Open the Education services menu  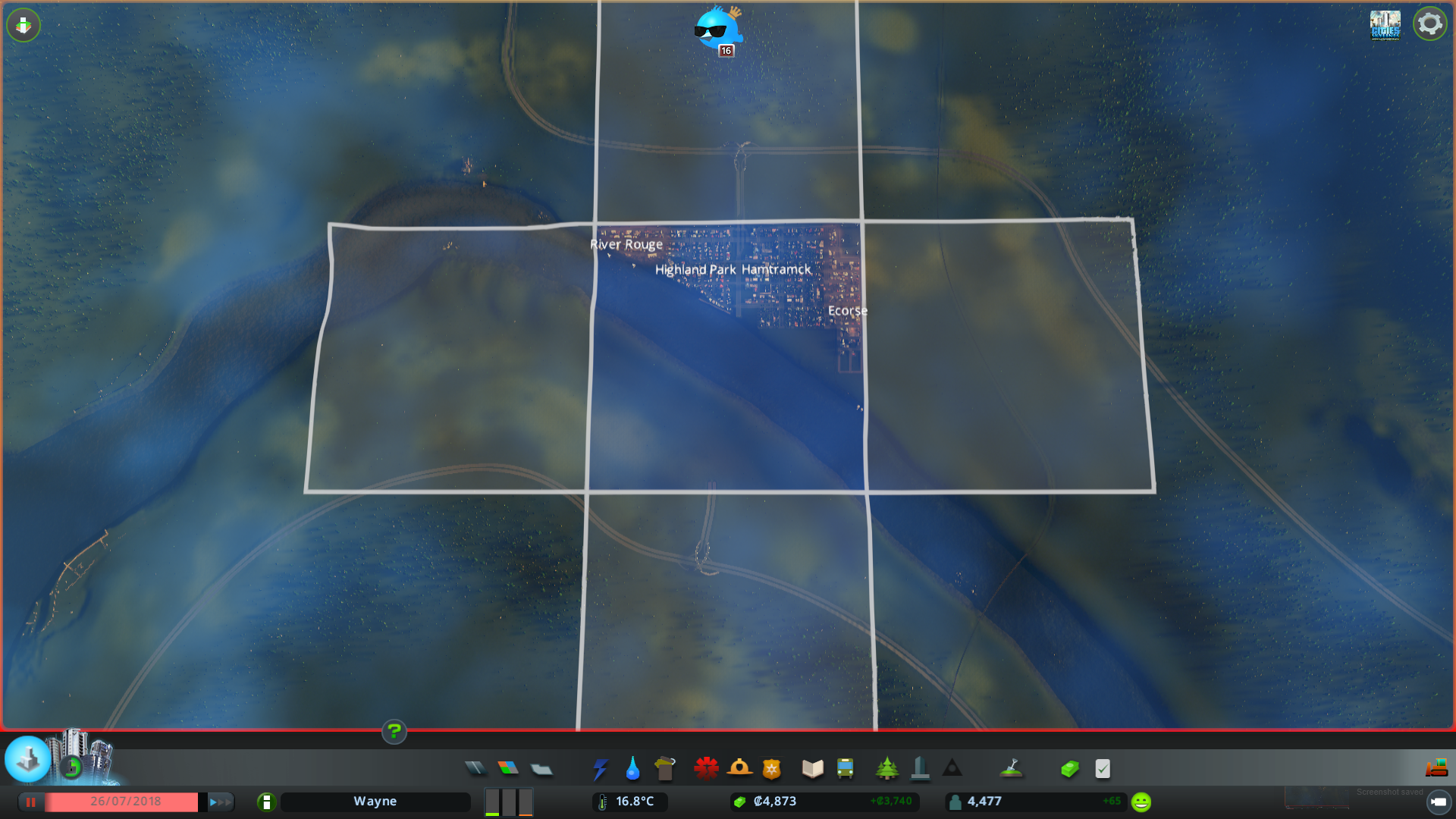pyautogui.click(x=811, y=768)
